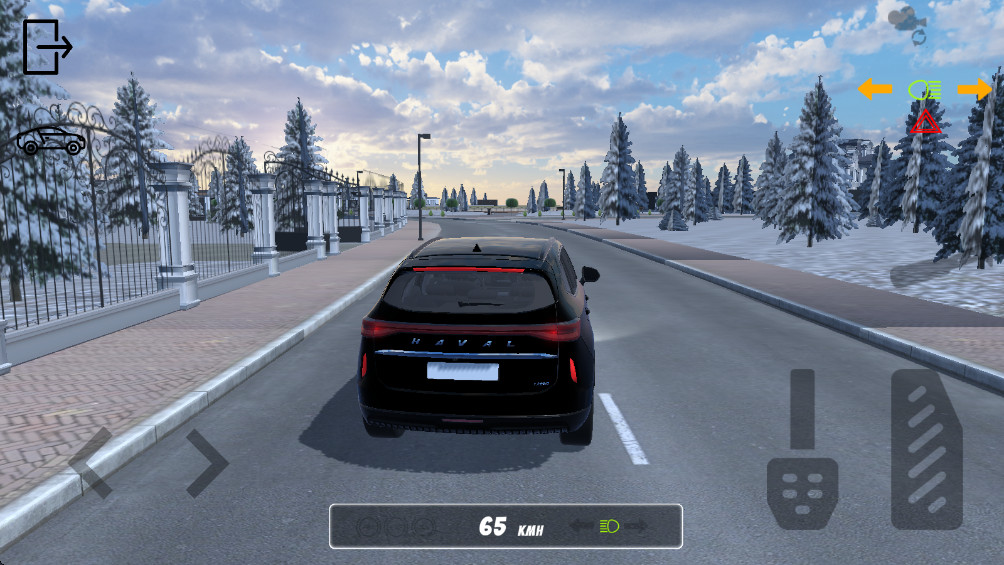Screen dimensions: 1004x565
Task: Toggle the headlights icon
Action: [x=925, y=90]
